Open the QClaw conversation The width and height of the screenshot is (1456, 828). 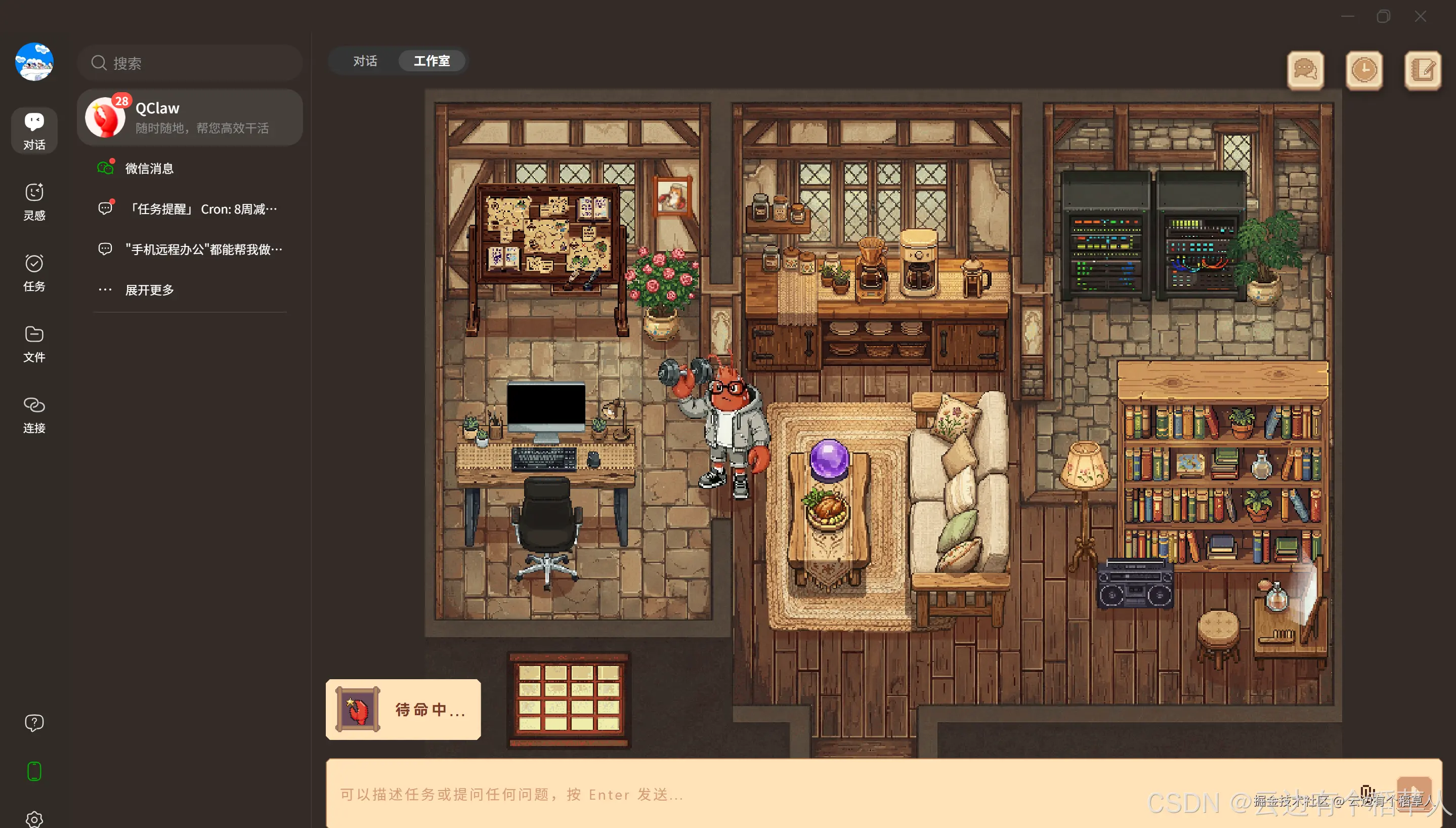tap(190, 117)
